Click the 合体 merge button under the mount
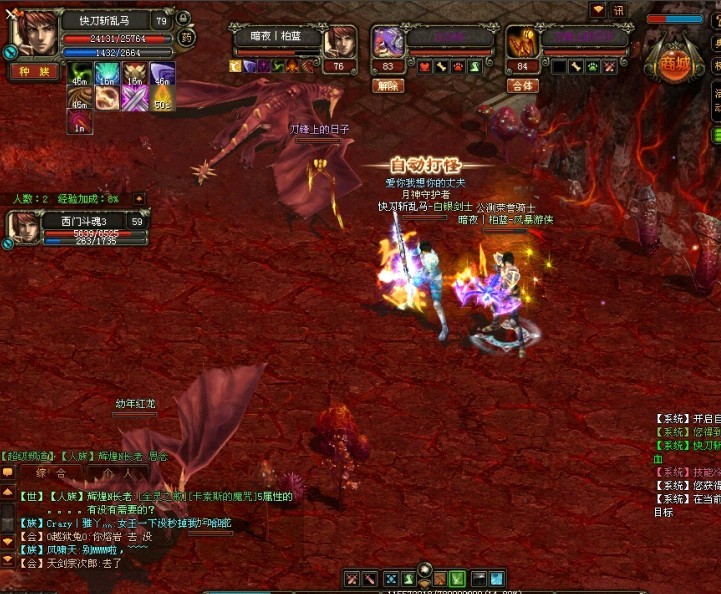 tap(521, 86)
